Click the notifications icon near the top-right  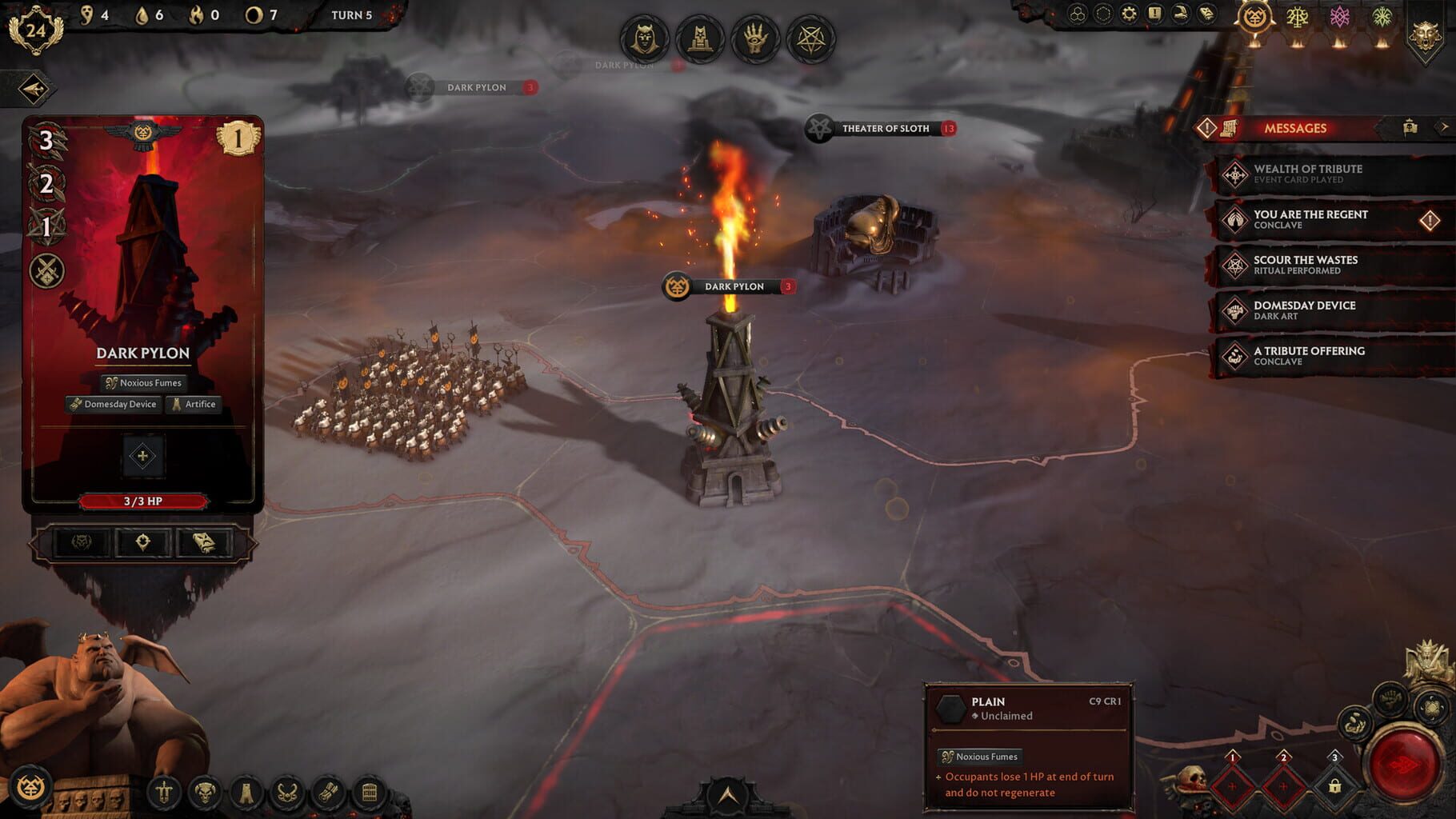pyautogui.click(x=1154, y=12)
